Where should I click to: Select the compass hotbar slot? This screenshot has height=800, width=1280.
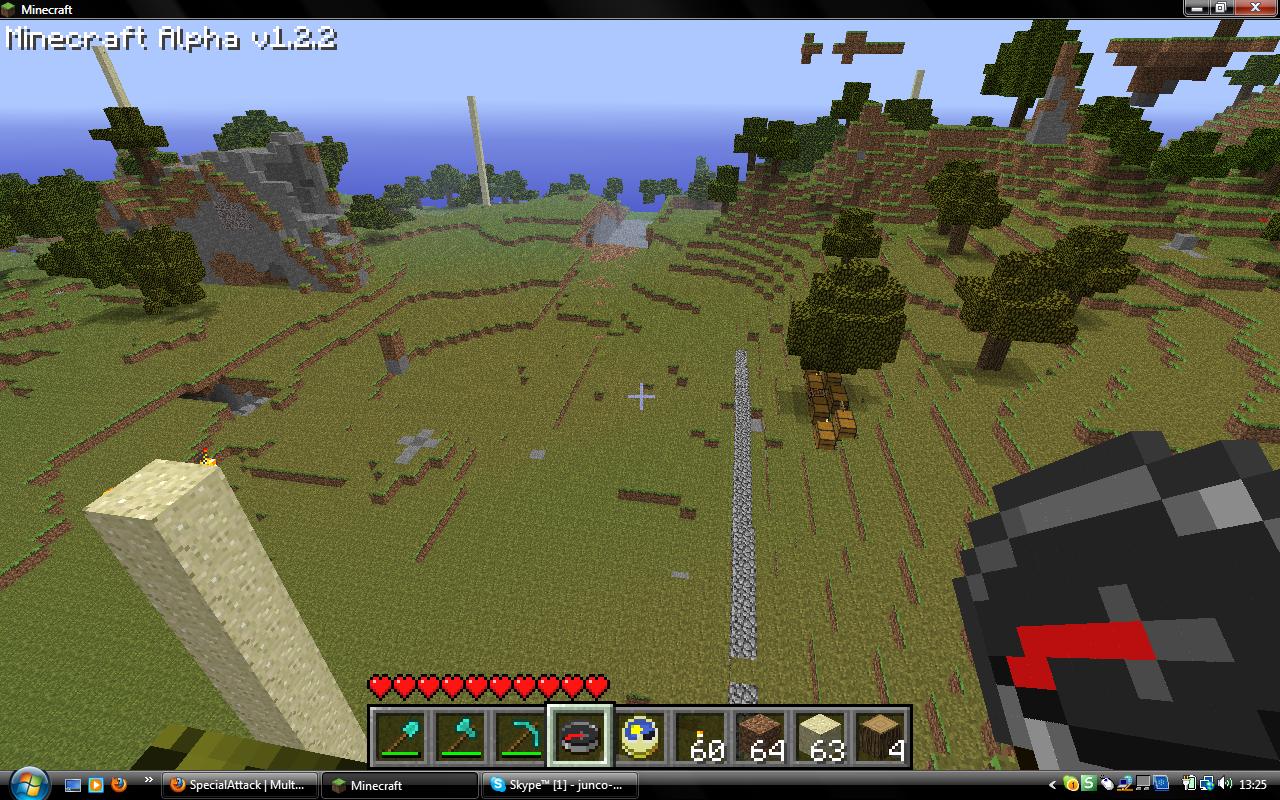coord(581,738)
